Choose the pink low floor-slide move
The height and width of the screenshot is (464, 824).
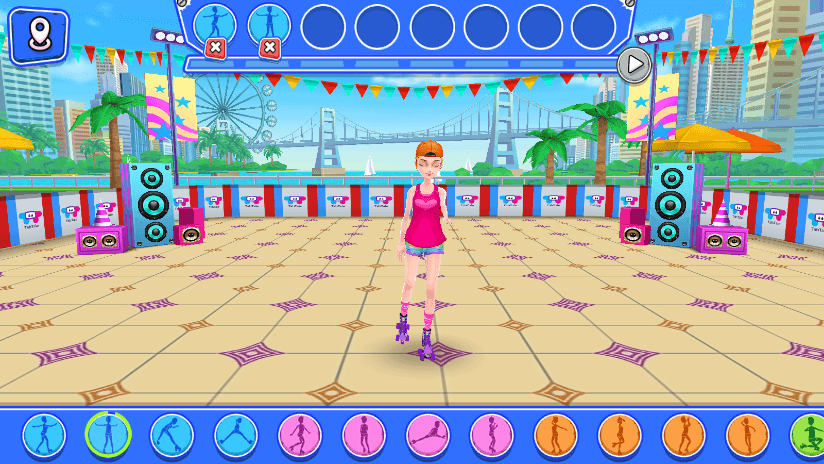(428, 435)
